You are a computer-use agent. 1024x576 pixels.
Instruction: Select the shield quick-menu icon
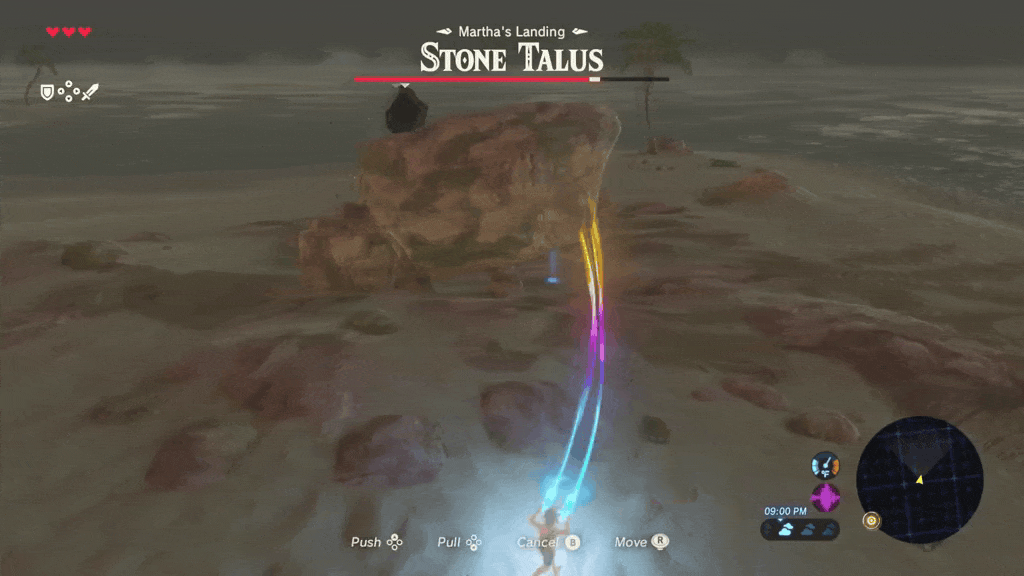click(x=46, y=92)
